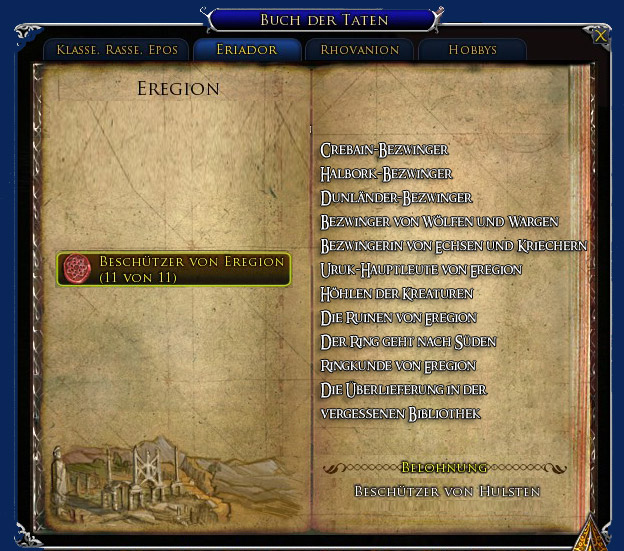Screen dimensions: 624x551
Task: Show the Hobbys tab
Action: pyautogui.click(x=472, y=50)
